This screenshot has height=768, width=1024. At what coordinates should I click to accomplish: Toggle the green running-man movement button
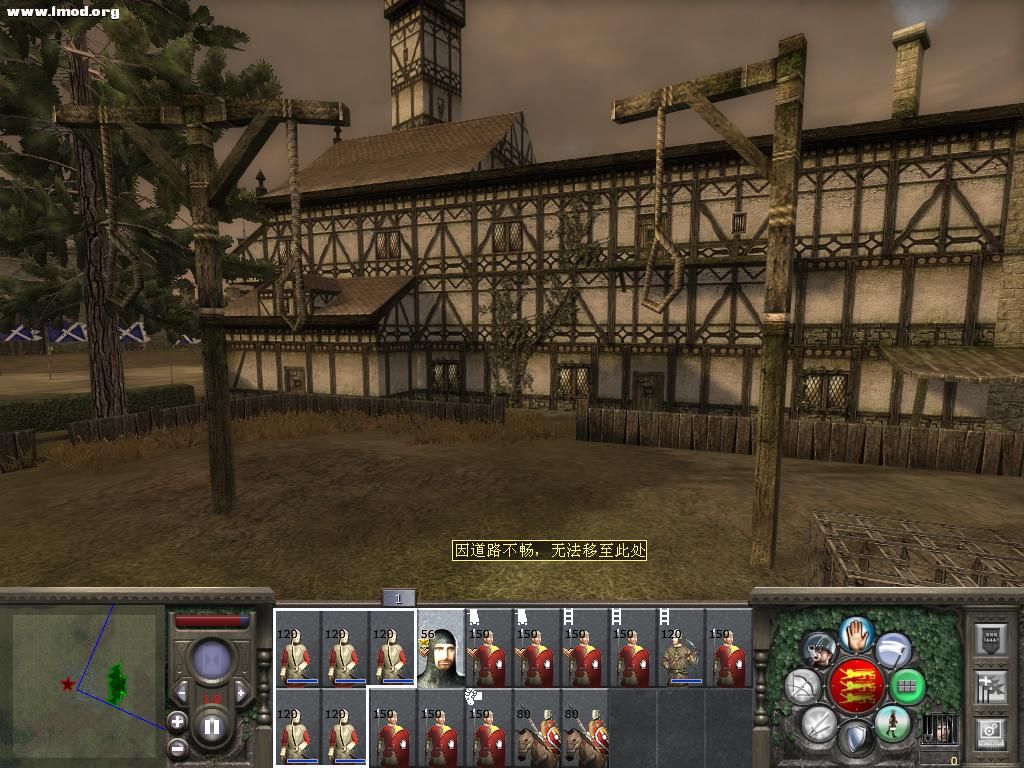[x=891, y=723]
